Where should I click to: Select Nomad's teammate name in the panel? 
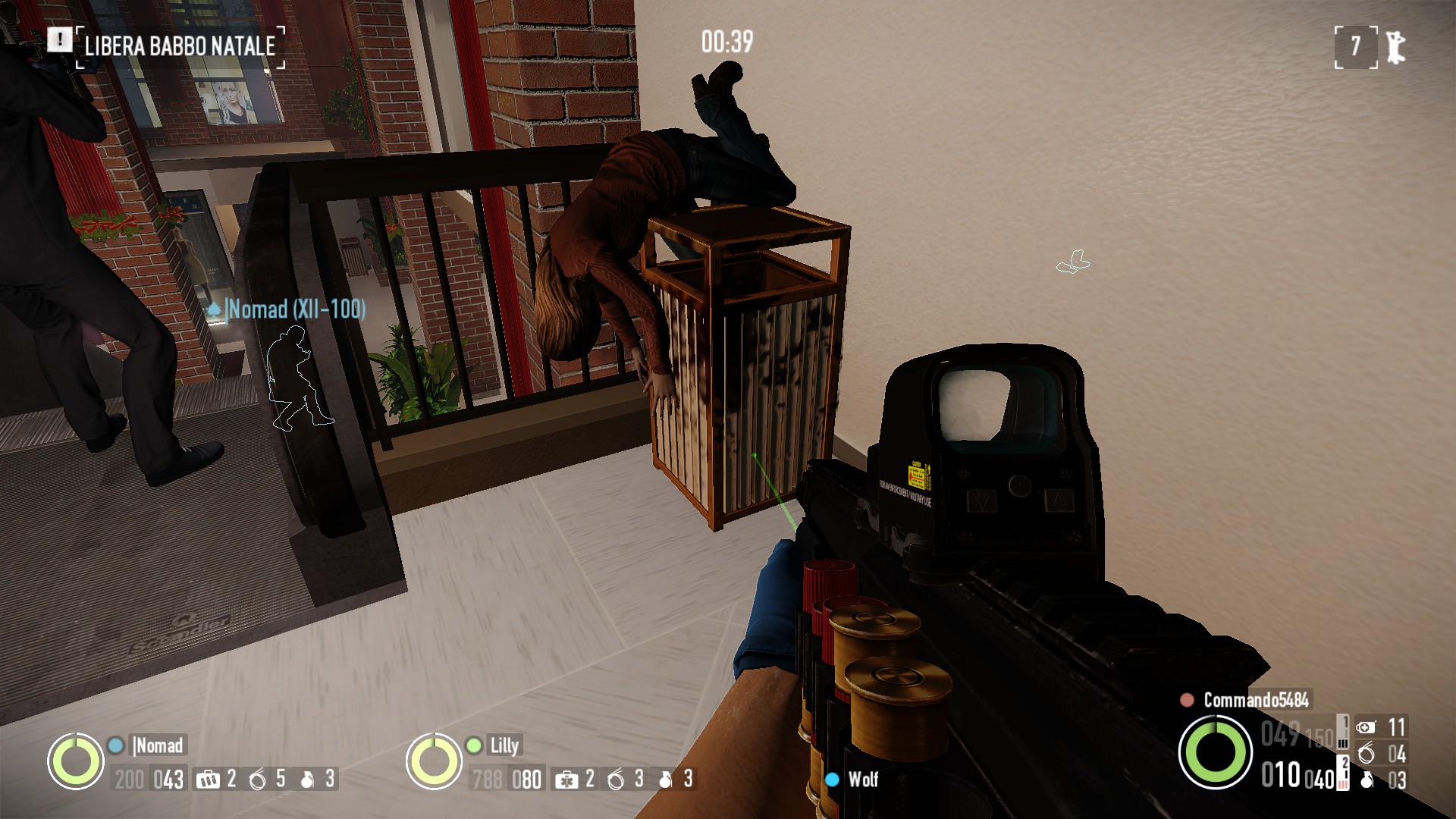158,745
